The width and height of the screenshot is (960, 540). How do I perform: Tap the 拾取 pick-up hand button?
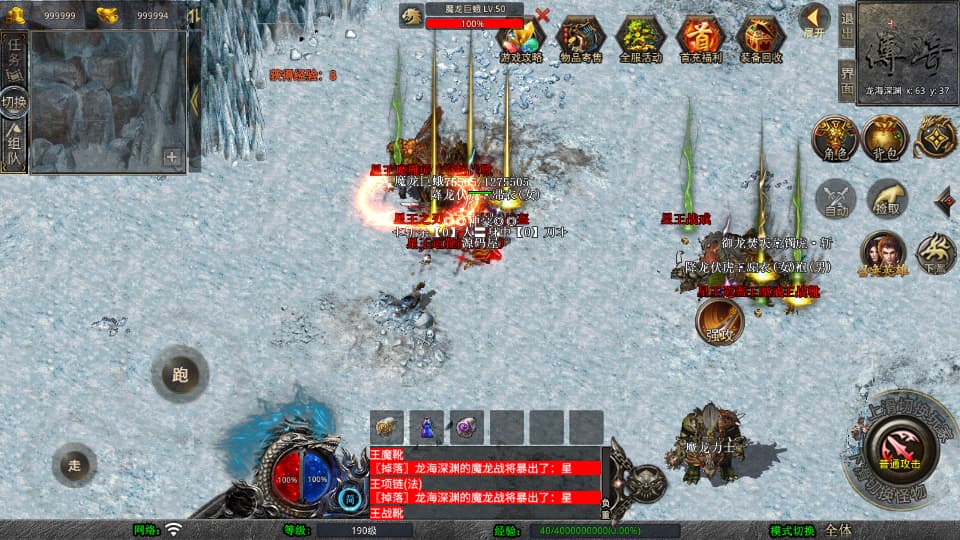tap(887, 200)
